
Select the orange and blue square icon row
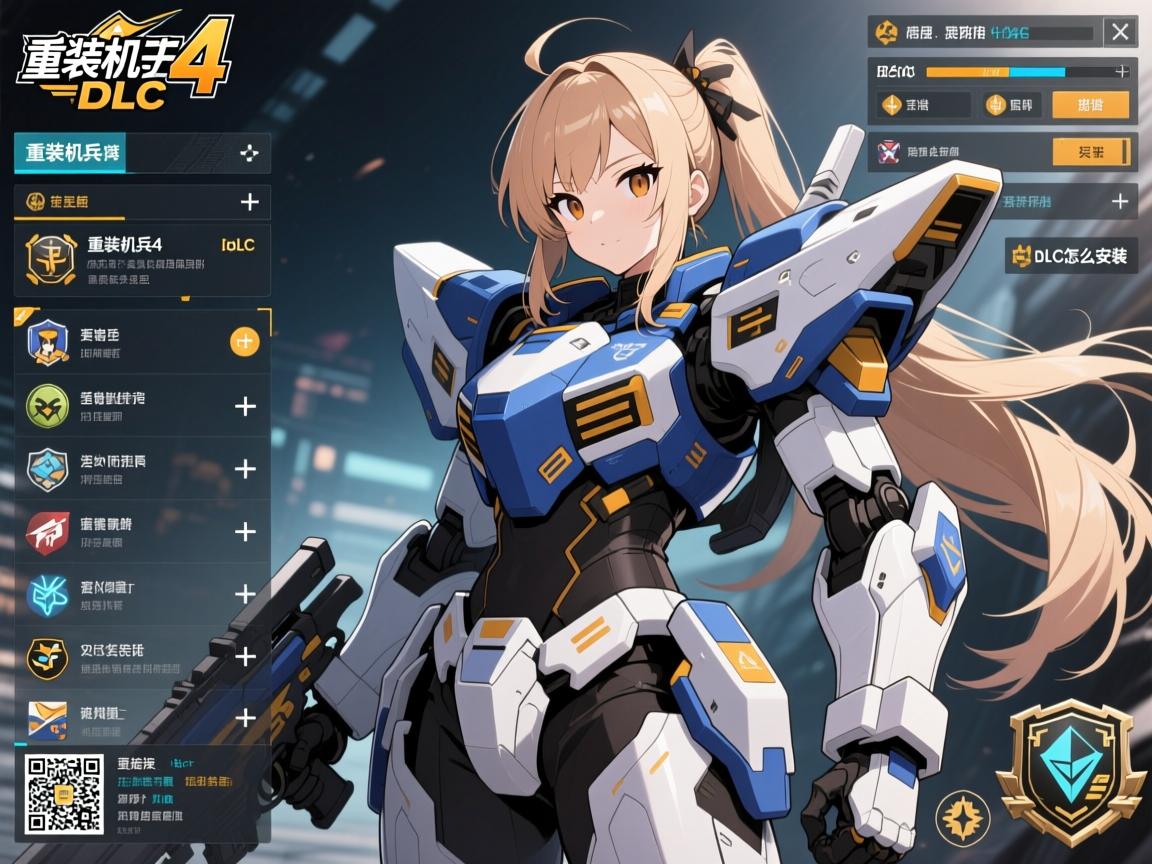coord(142,717)
